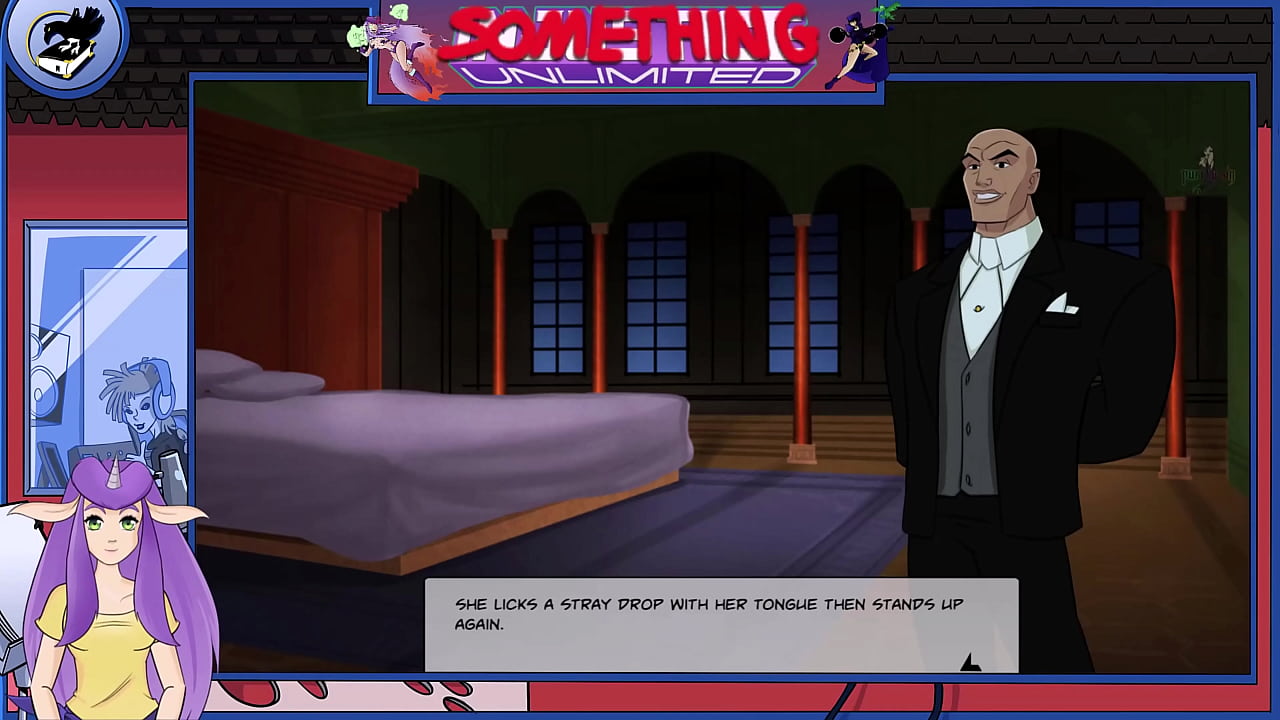Advance the story by clicking the textbox
The height and width of the screenshot is (720, 1280).
click(720, 625)
